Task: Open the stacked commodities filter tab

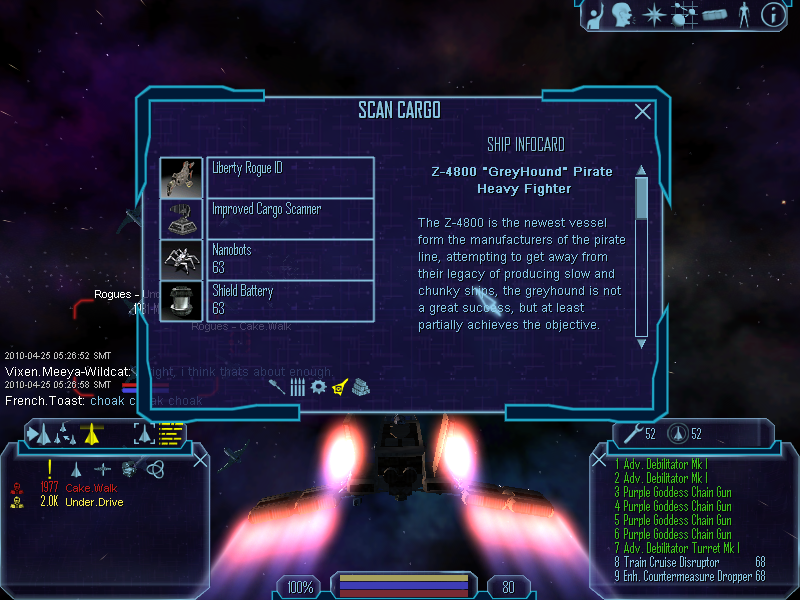Action: [361, 386]
